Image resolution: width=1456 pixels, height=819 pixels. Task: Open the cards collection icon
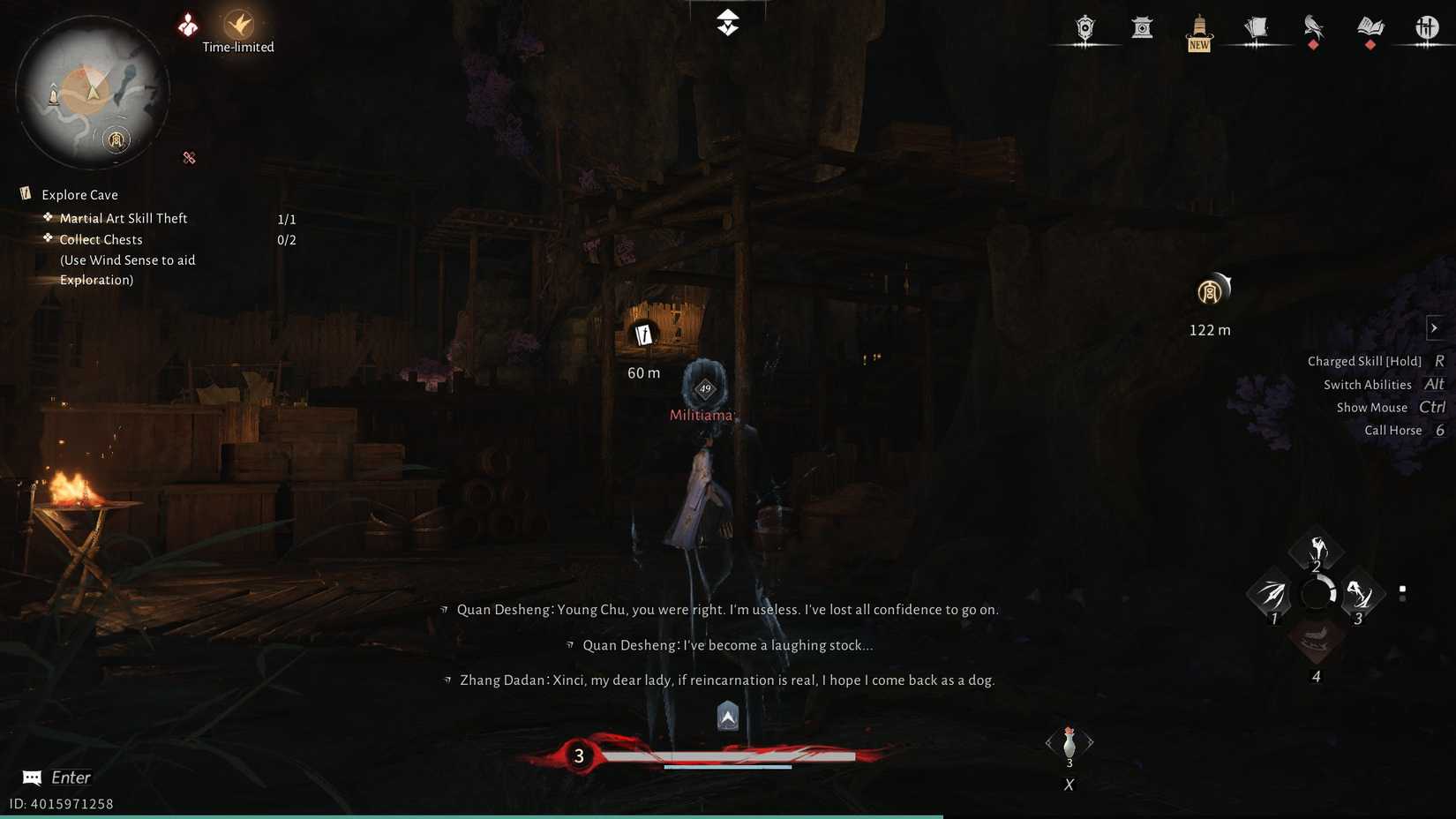click(1256, 29)
